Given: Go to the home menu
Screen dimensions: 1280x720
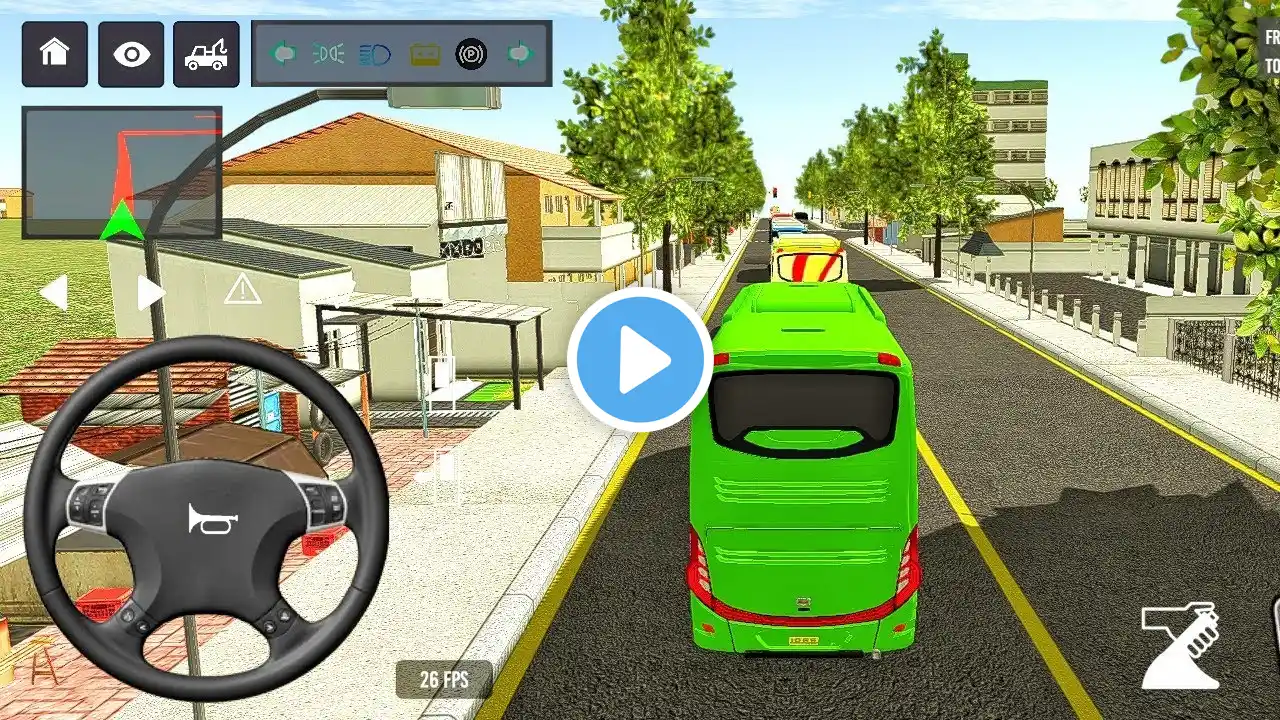Looking at the screenshot, I should [55, 54].
